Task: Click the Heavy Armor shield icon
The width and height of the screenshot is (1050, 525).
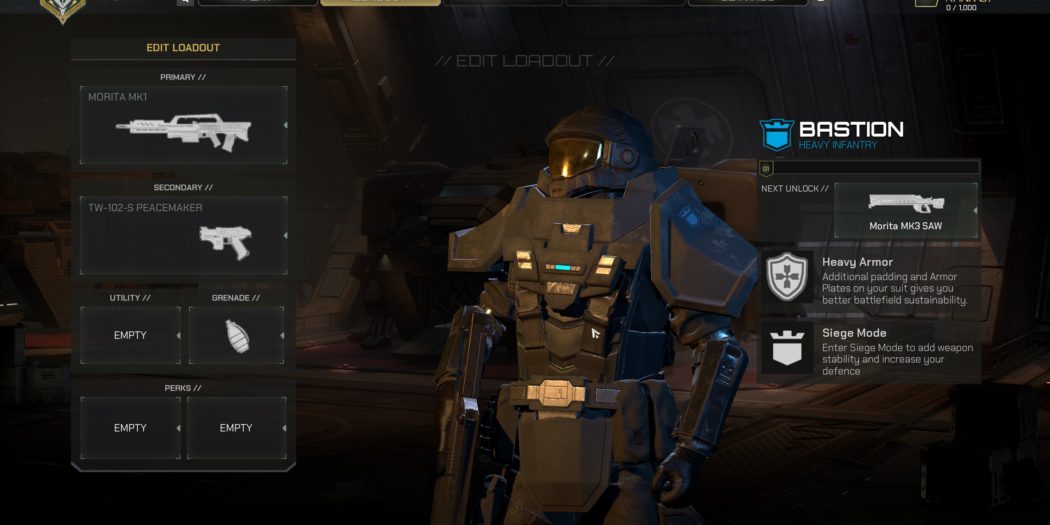Action: (787, 278)
